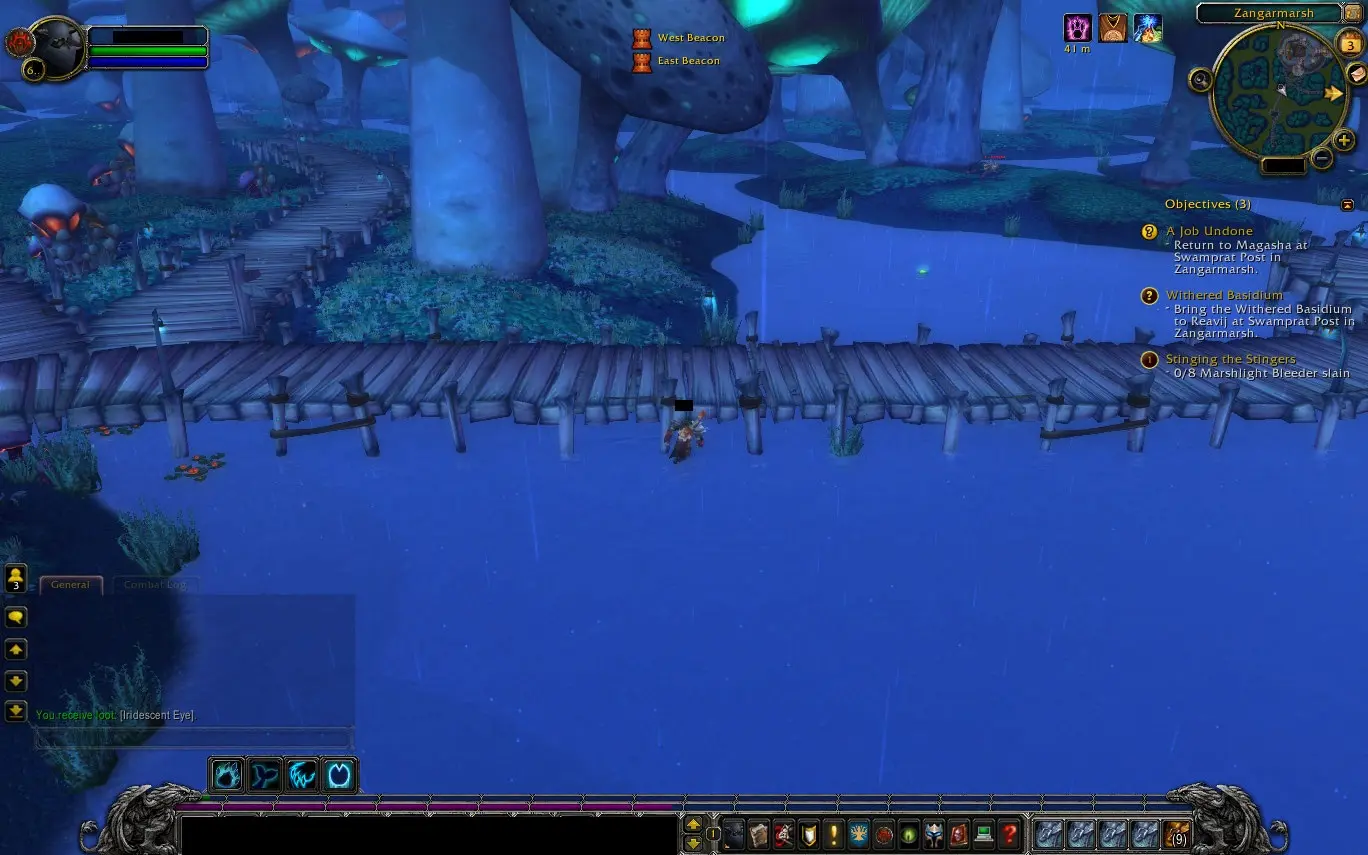Open the red question mark help button

pos(1010,834)
